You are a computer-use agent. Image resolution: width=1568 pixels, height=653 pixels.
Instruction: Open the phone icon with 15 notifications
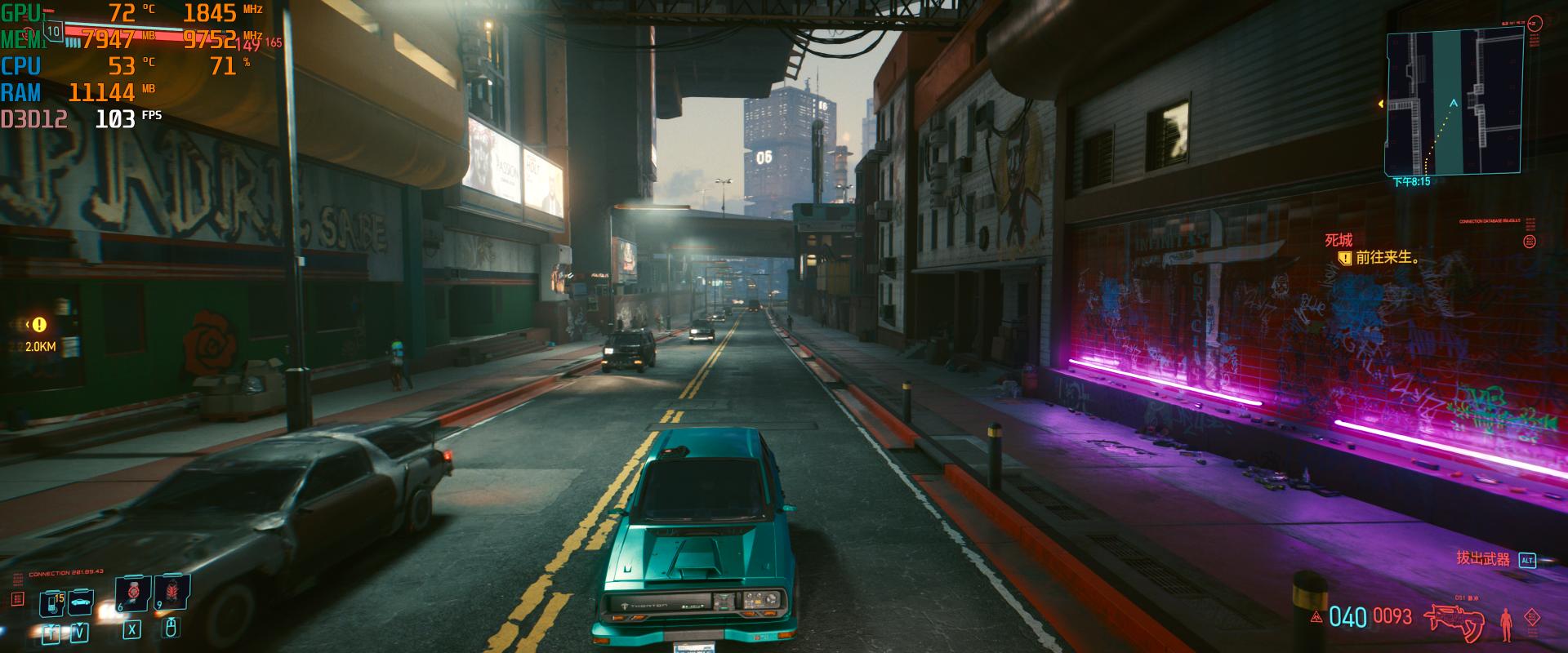(x=52, y=603)
